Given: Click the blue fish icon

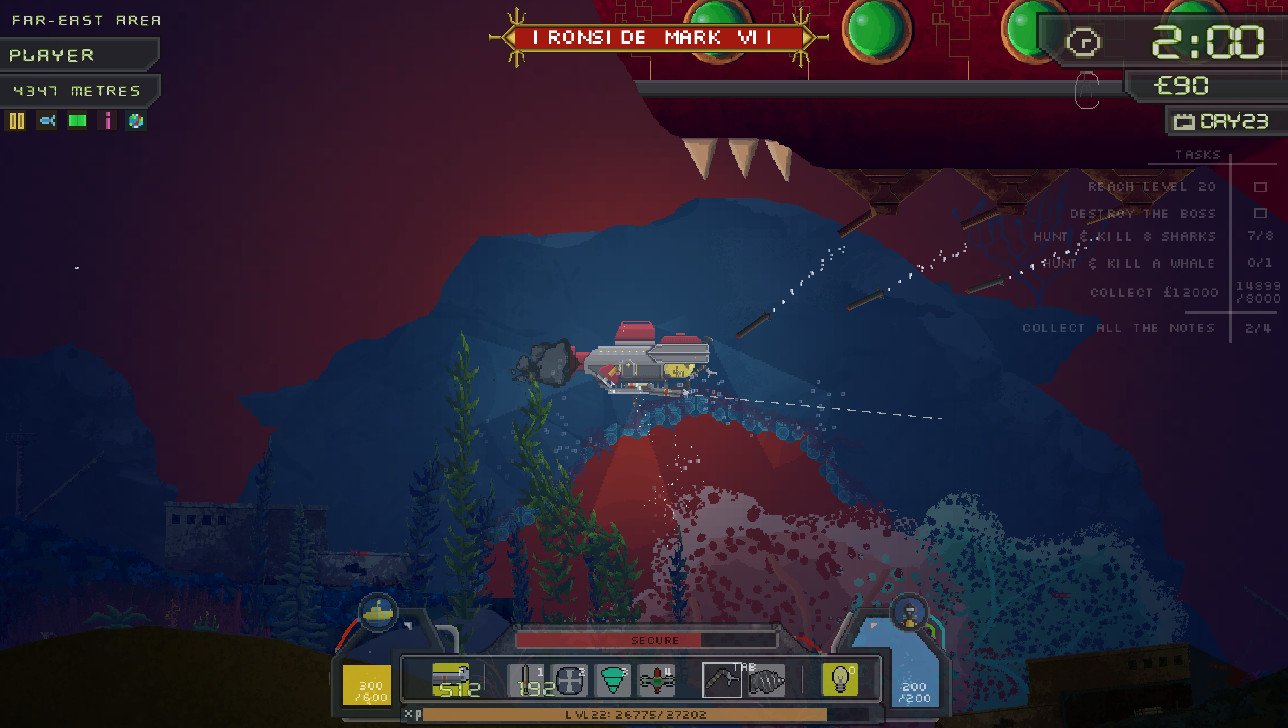Looking at the screenshot, I should [x=47, y=121].
